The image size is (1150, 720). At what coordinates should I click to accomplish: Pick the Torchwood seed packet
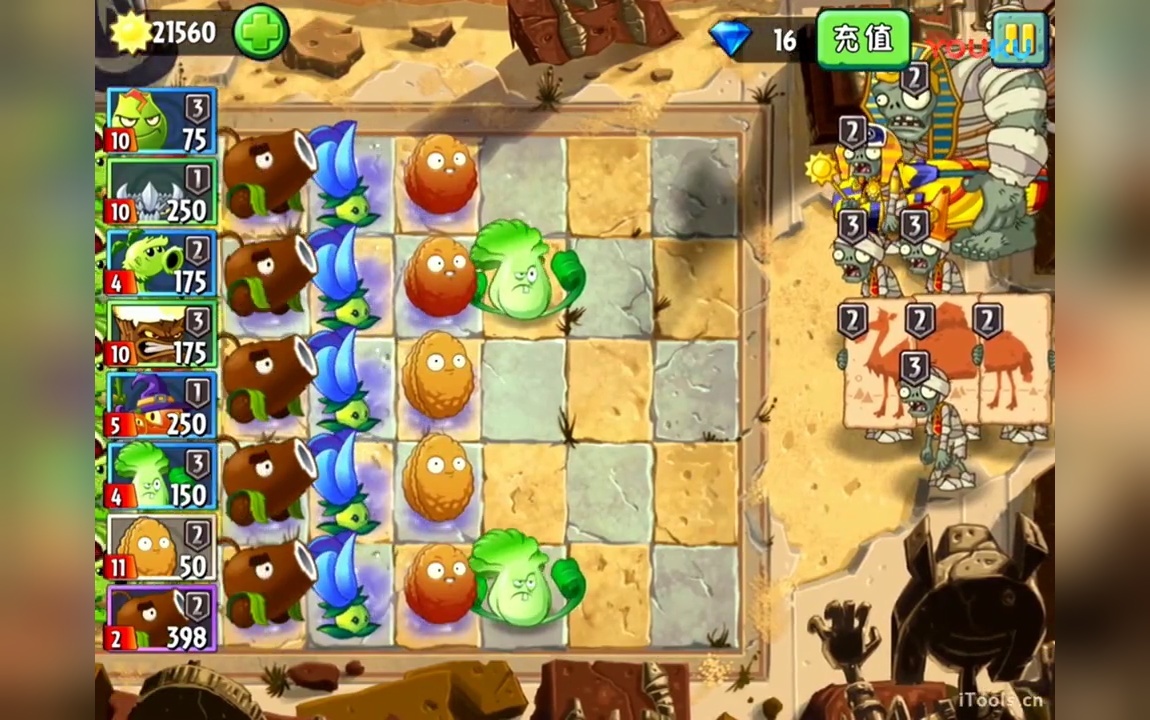click(162, 335)
